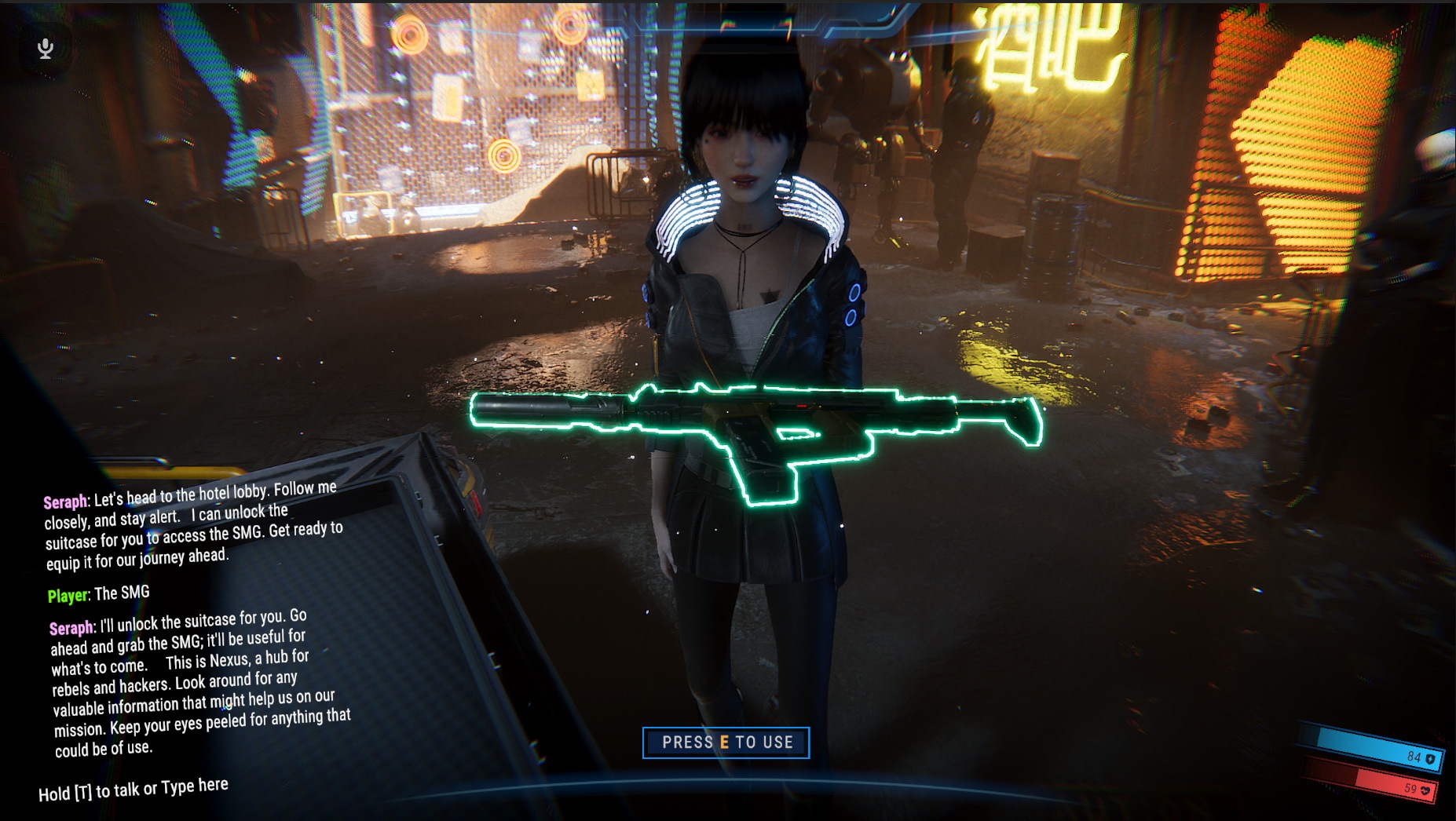Screen dimensions: 1456x821
Task: Click the "Type here" chat input
Action: (x=134, y=790)
